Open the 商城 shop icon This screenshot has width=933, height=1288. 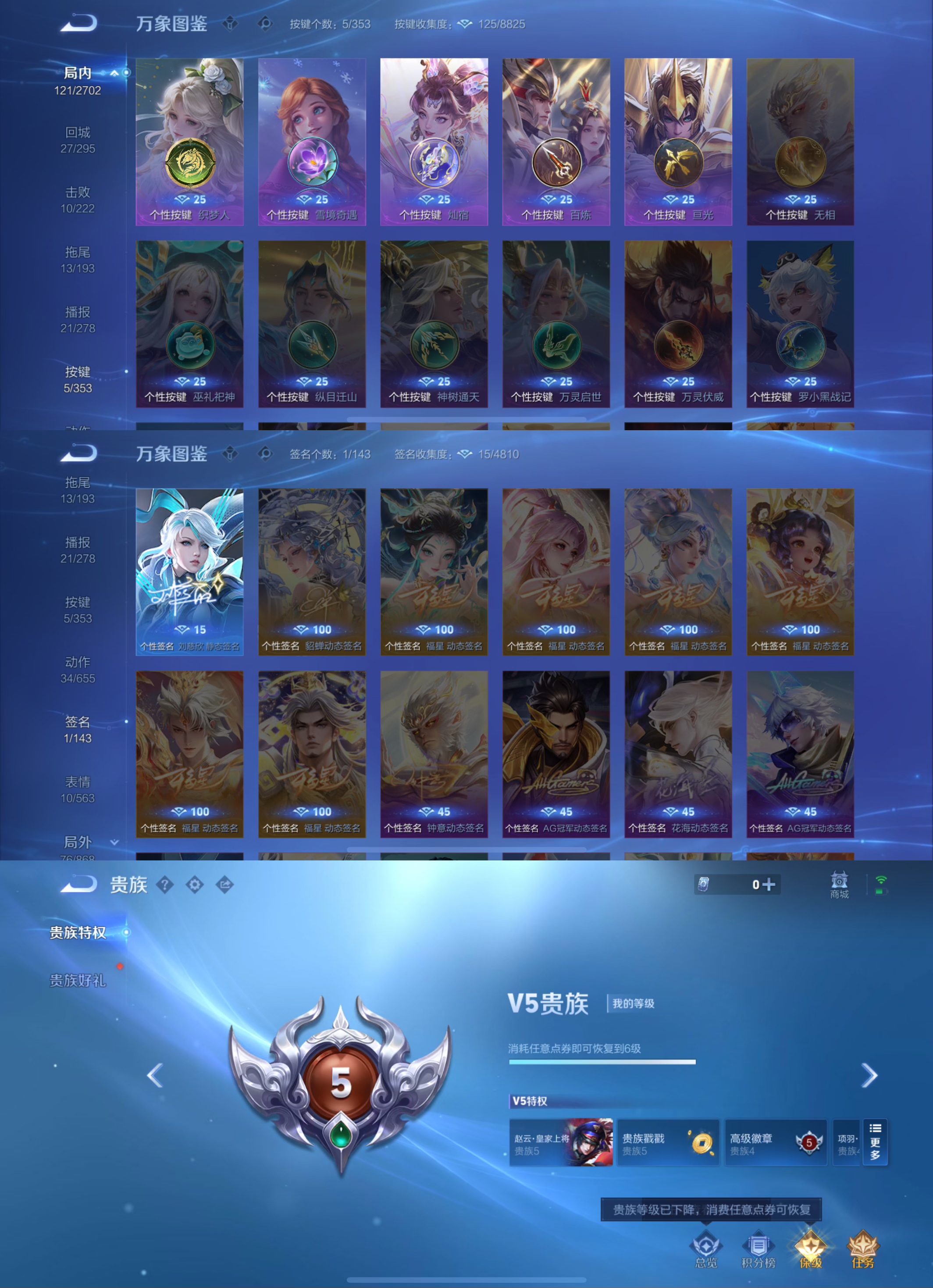839,884
